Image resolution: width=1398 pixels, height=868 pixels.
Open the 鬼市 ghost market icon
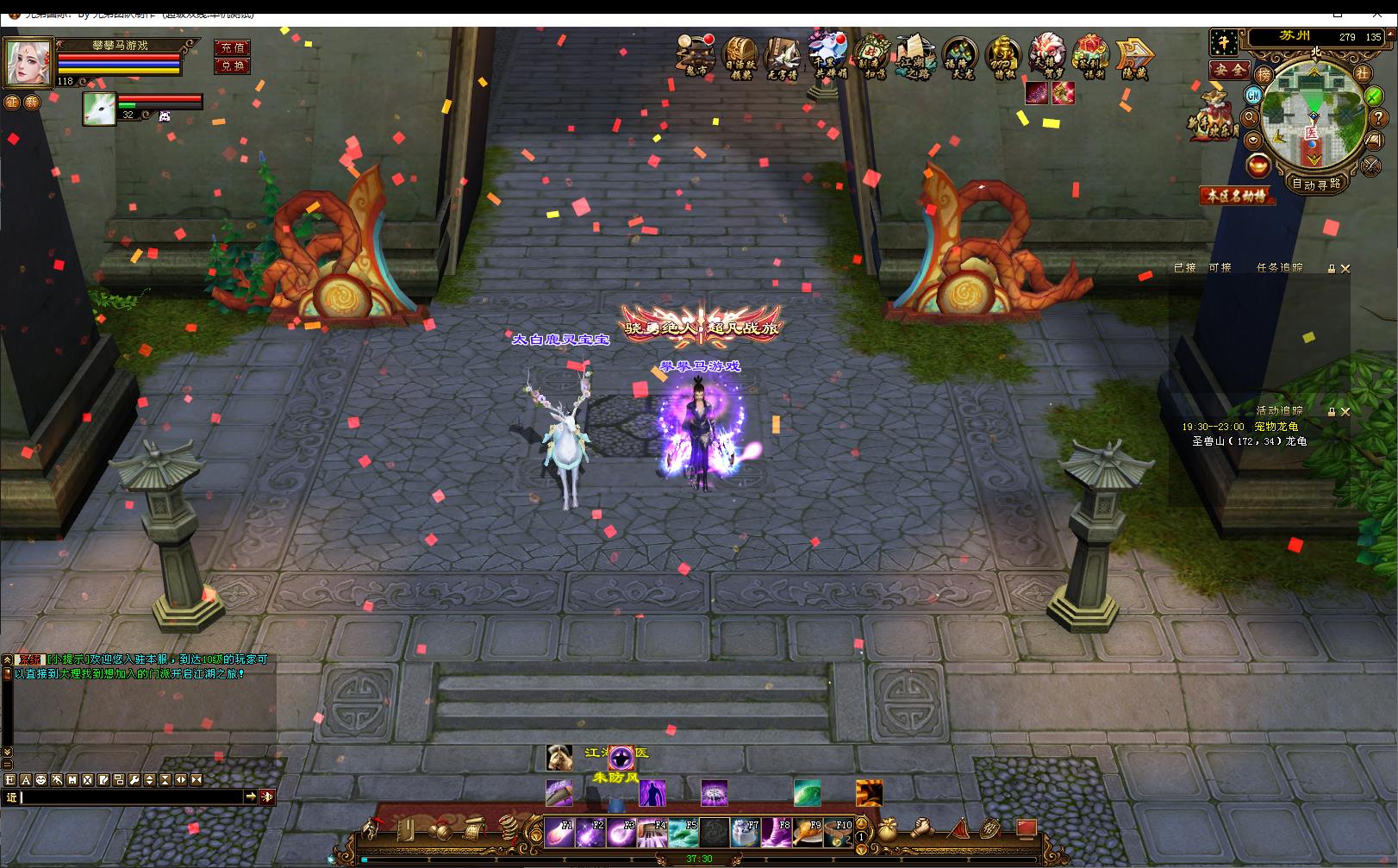tap(696, 57)
